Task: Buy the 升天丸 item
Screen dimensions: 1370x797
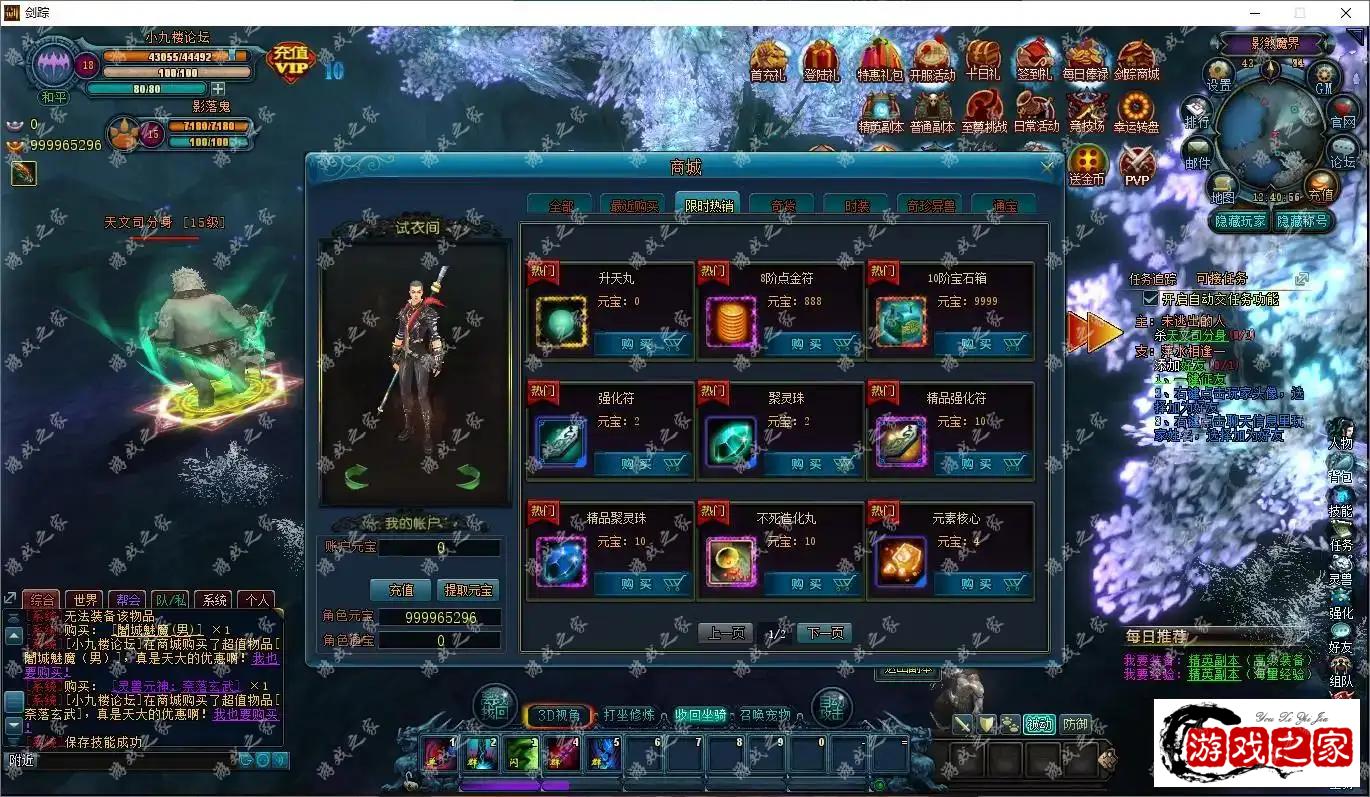Action: 642,344
